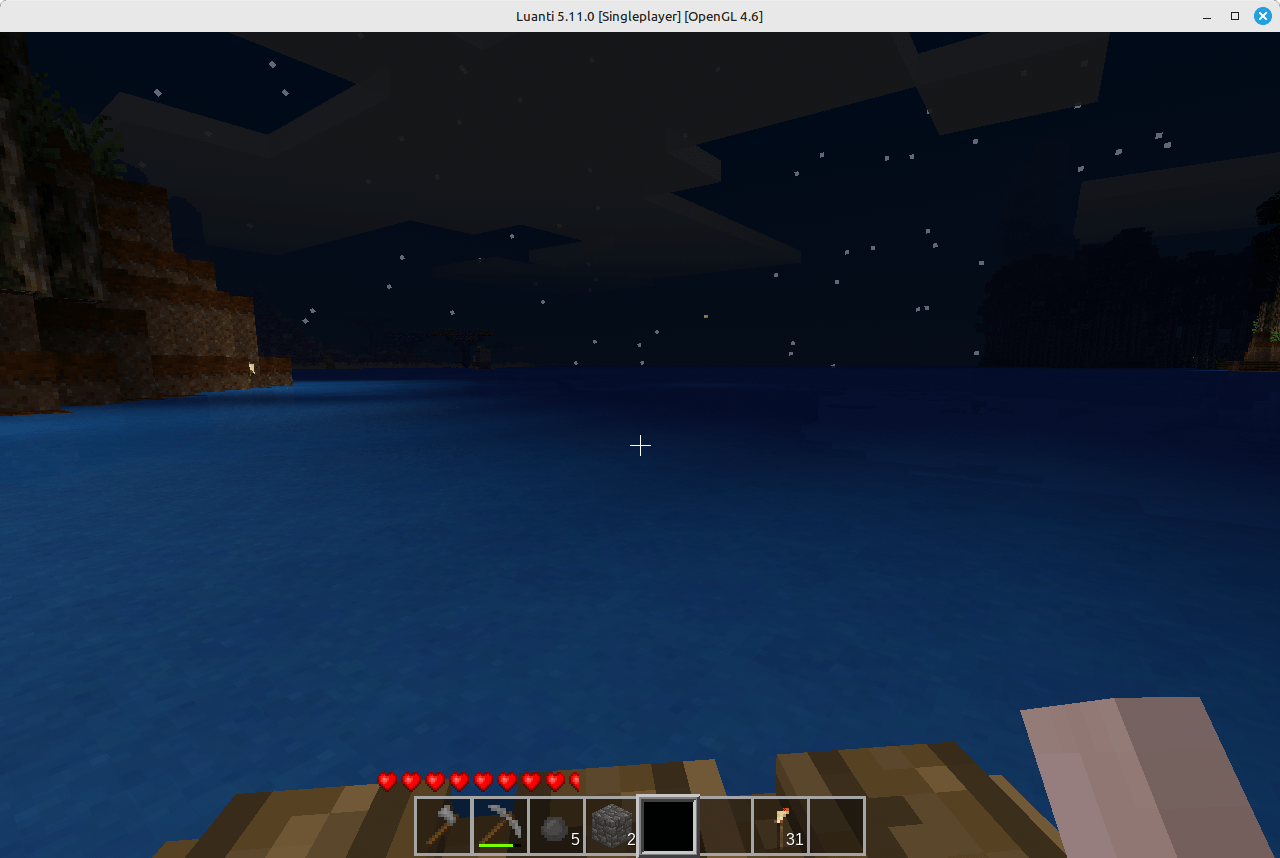Select the cobblestone block stack

(x=612, y=824)
